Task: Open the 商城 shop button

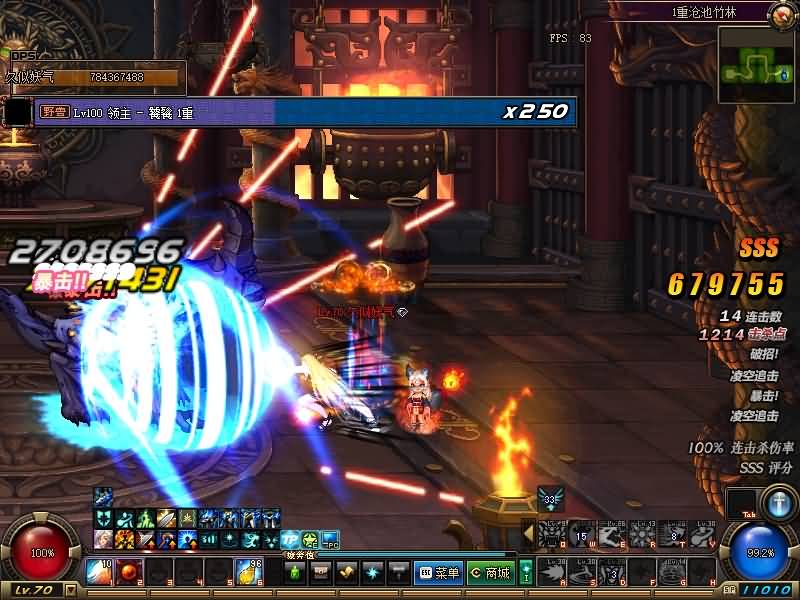Action: (490, 573)
